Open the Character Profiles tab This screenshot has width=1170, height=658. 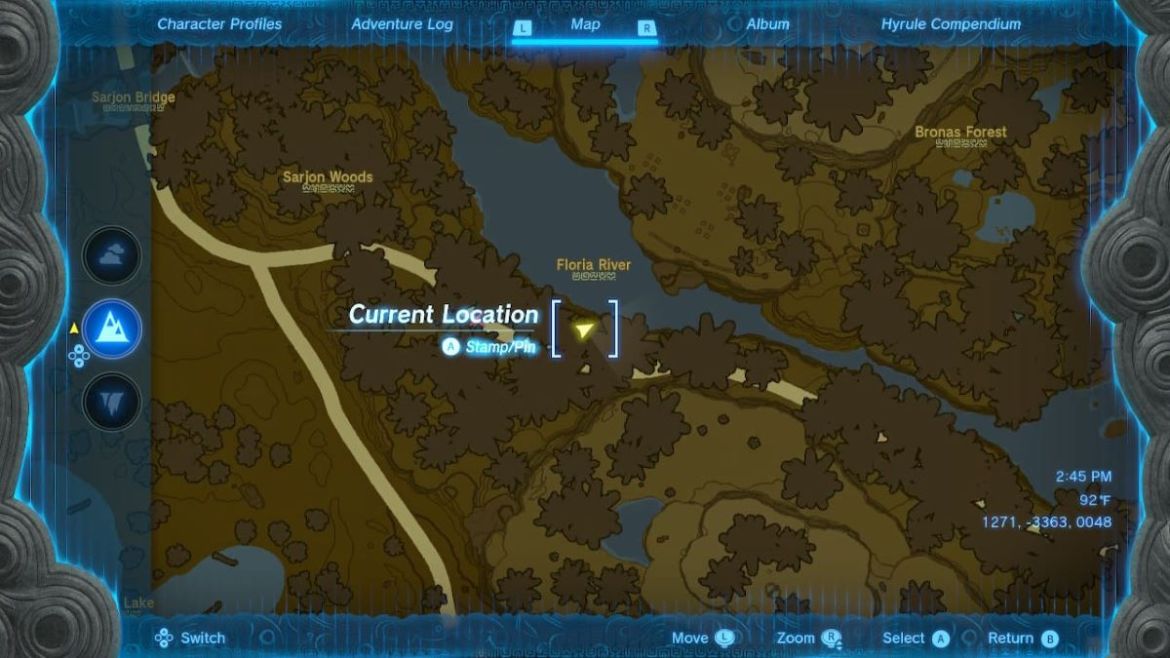pyautogui.click(x=219, y=24)
